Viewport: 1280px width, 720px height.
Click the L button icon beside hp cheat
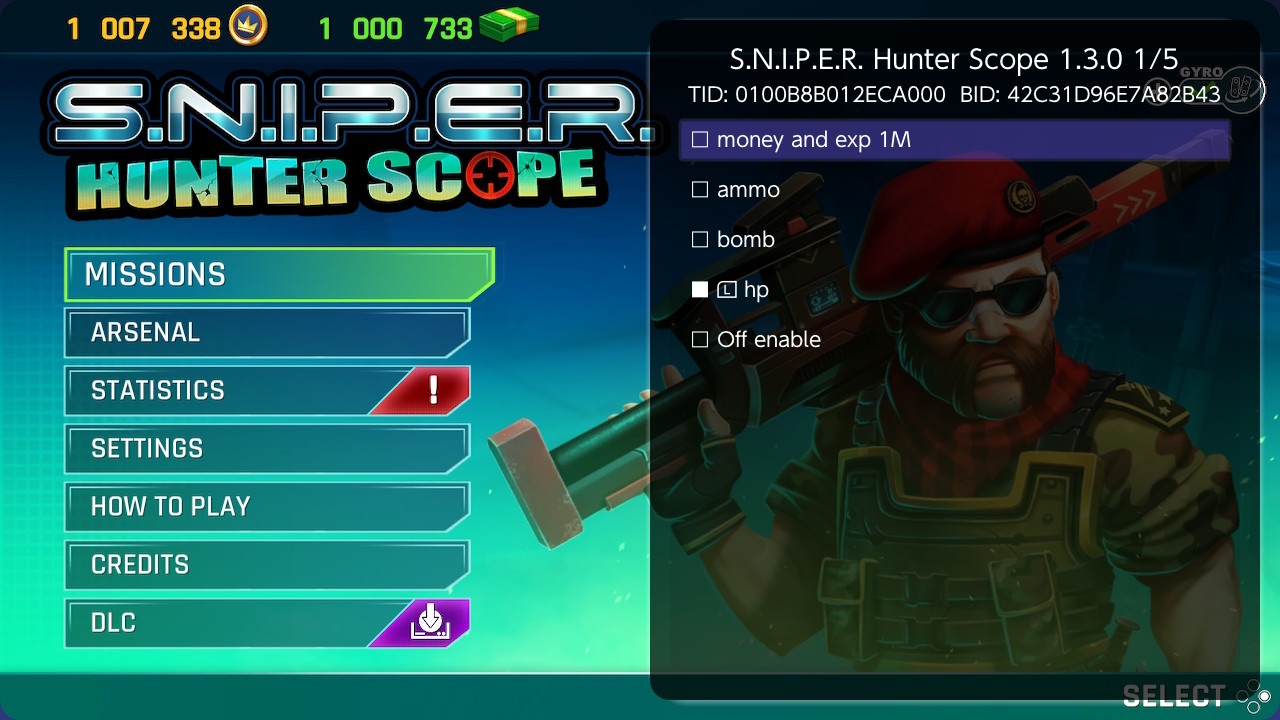[x=725, y=290]
